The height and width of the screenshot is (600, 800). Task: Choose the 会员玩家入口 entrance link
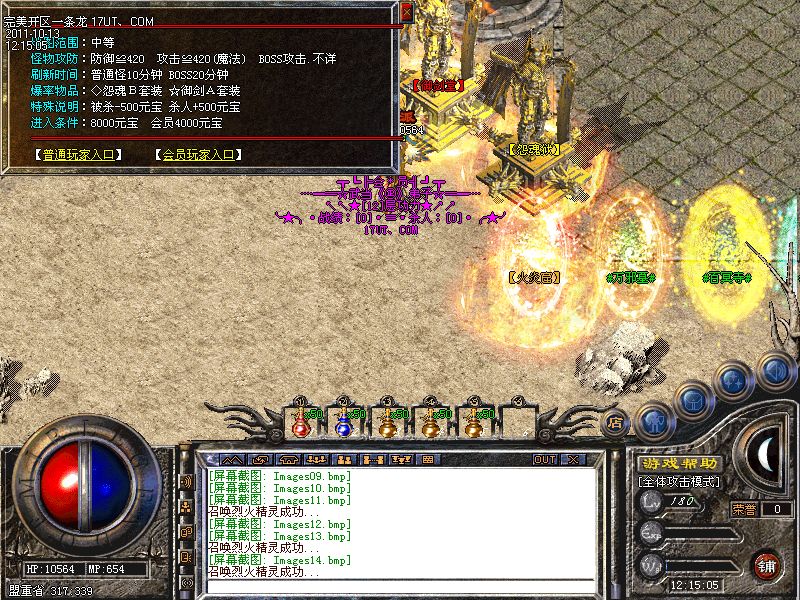(x=198, y=155)
